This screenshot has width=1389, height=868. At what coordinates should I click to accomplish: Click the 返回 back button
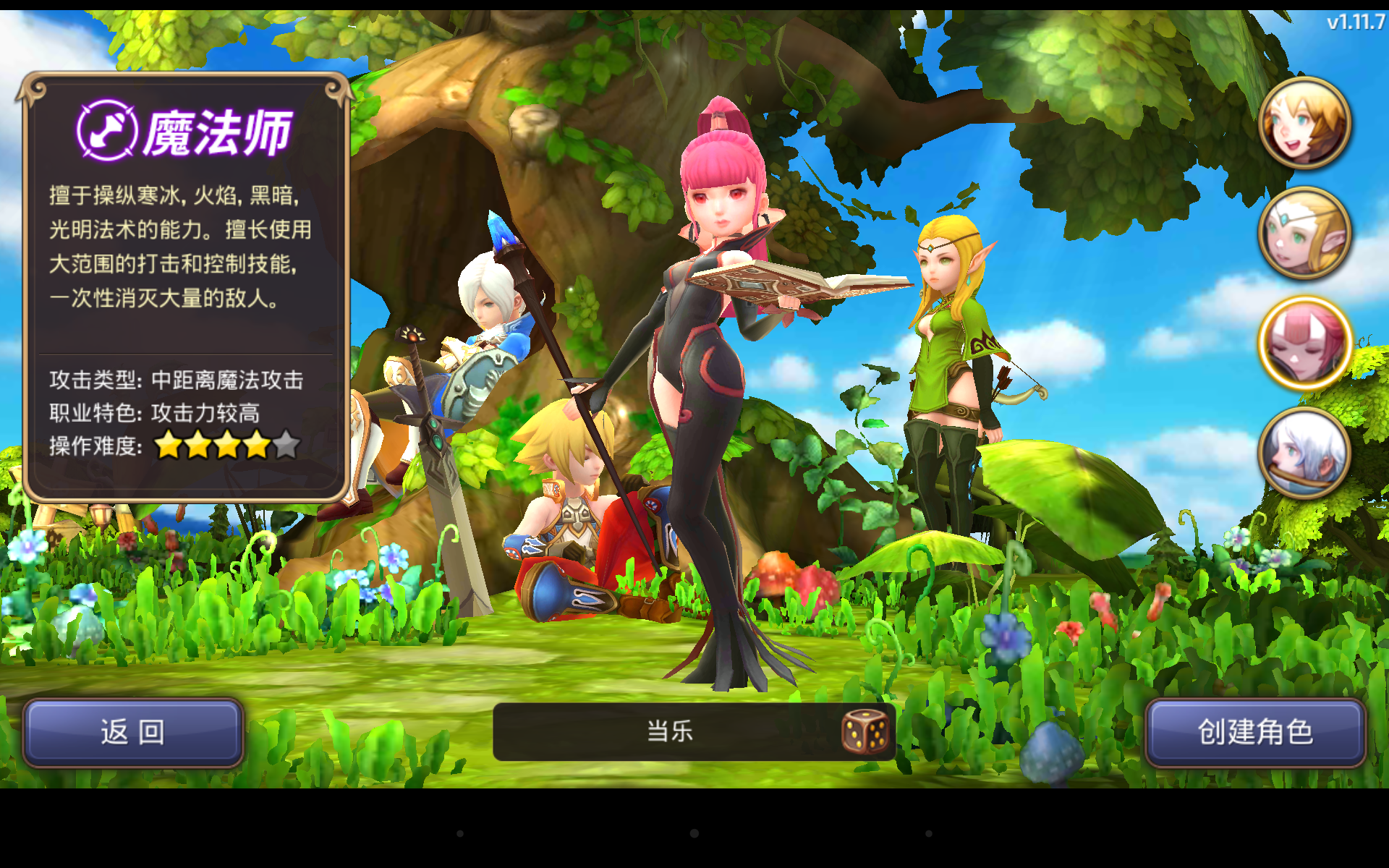[133, 732]
